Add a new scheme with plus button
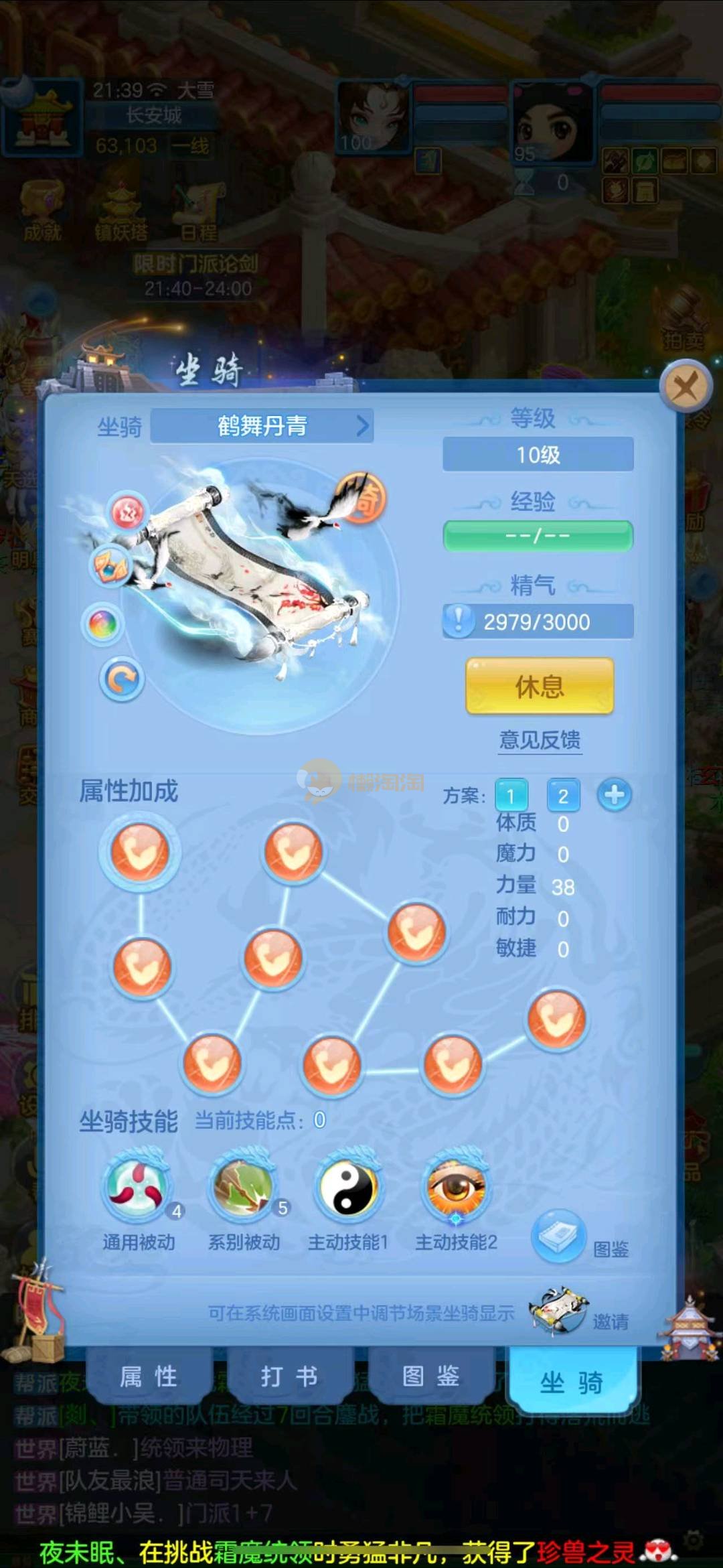The width and height of the screenshot is (723, 1568). [x=615, y=795]
